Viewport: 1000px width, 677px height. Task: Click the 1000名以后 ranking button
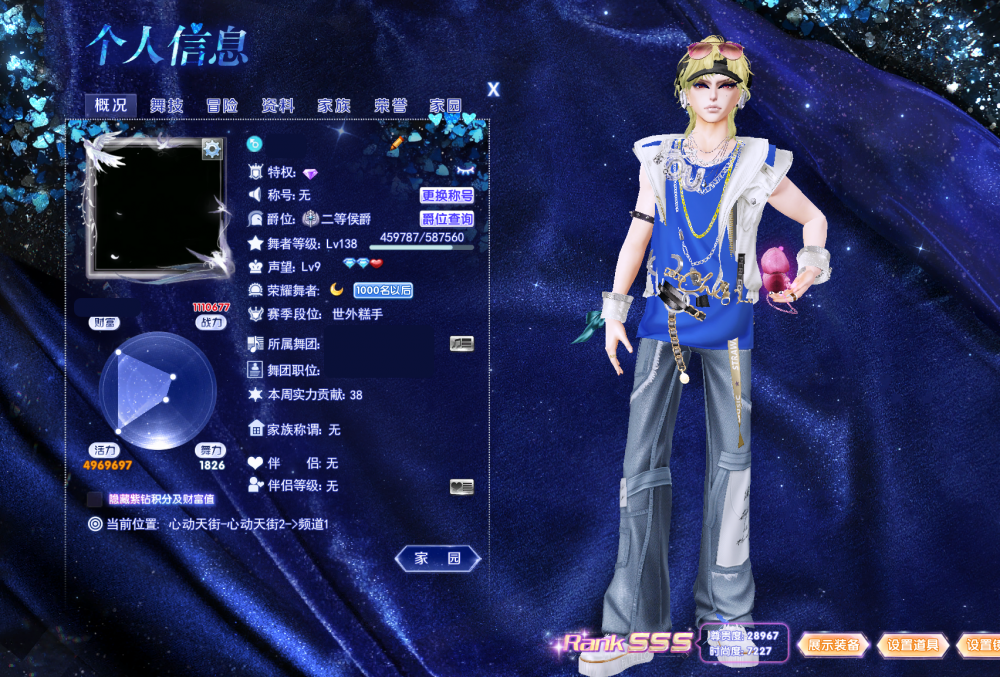click(383, 290)
